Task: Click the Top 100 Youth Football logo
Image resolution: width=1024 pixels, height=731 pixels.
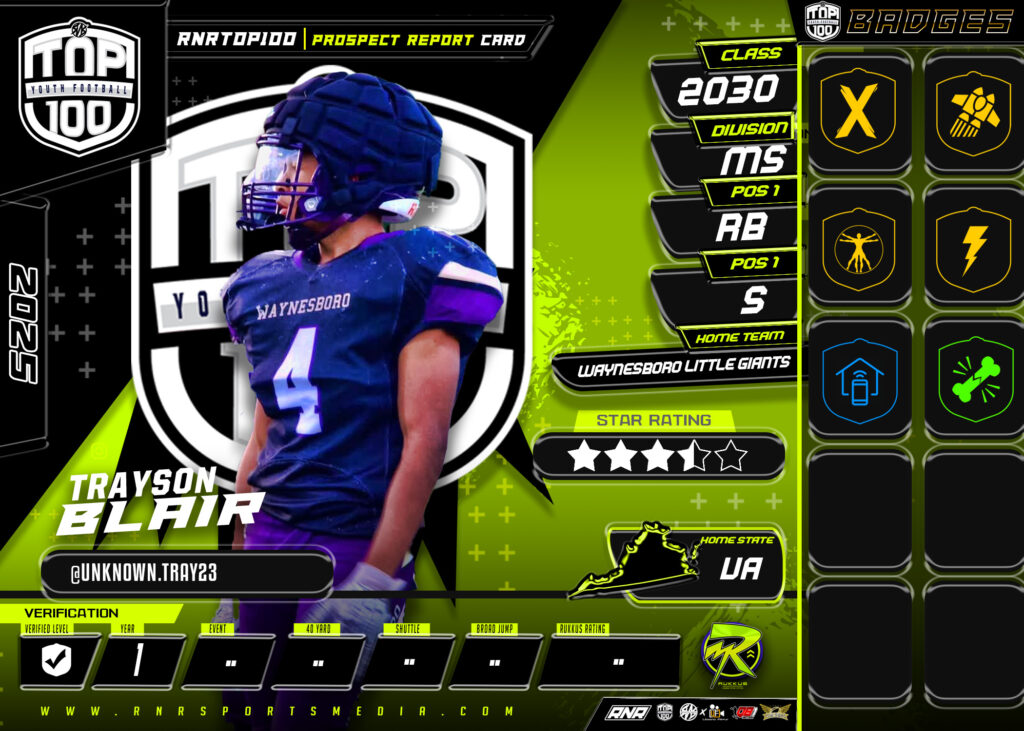Action: [80, 86]
